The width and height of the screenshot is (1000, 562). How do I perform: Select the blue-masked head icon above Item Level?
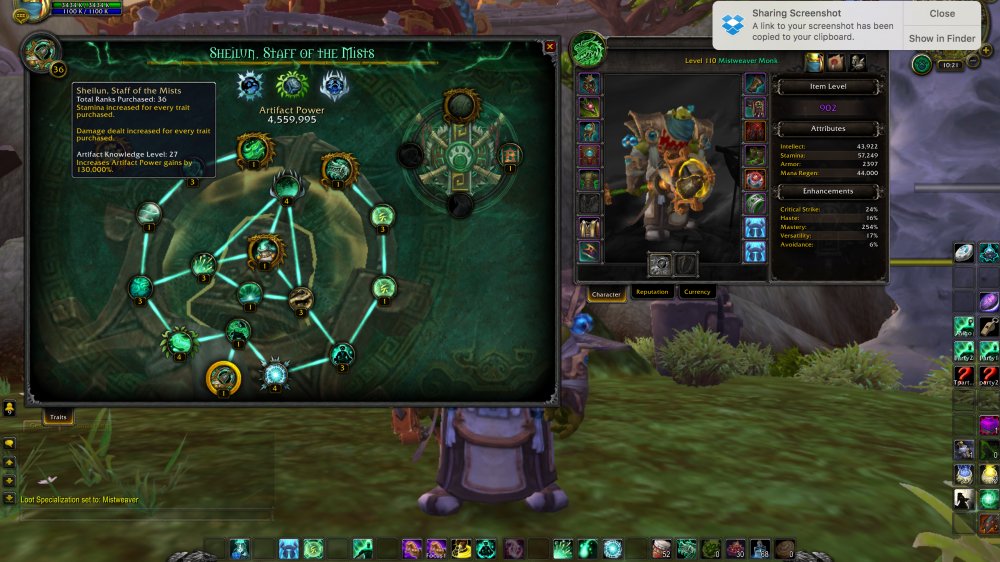tap(814, 63)
